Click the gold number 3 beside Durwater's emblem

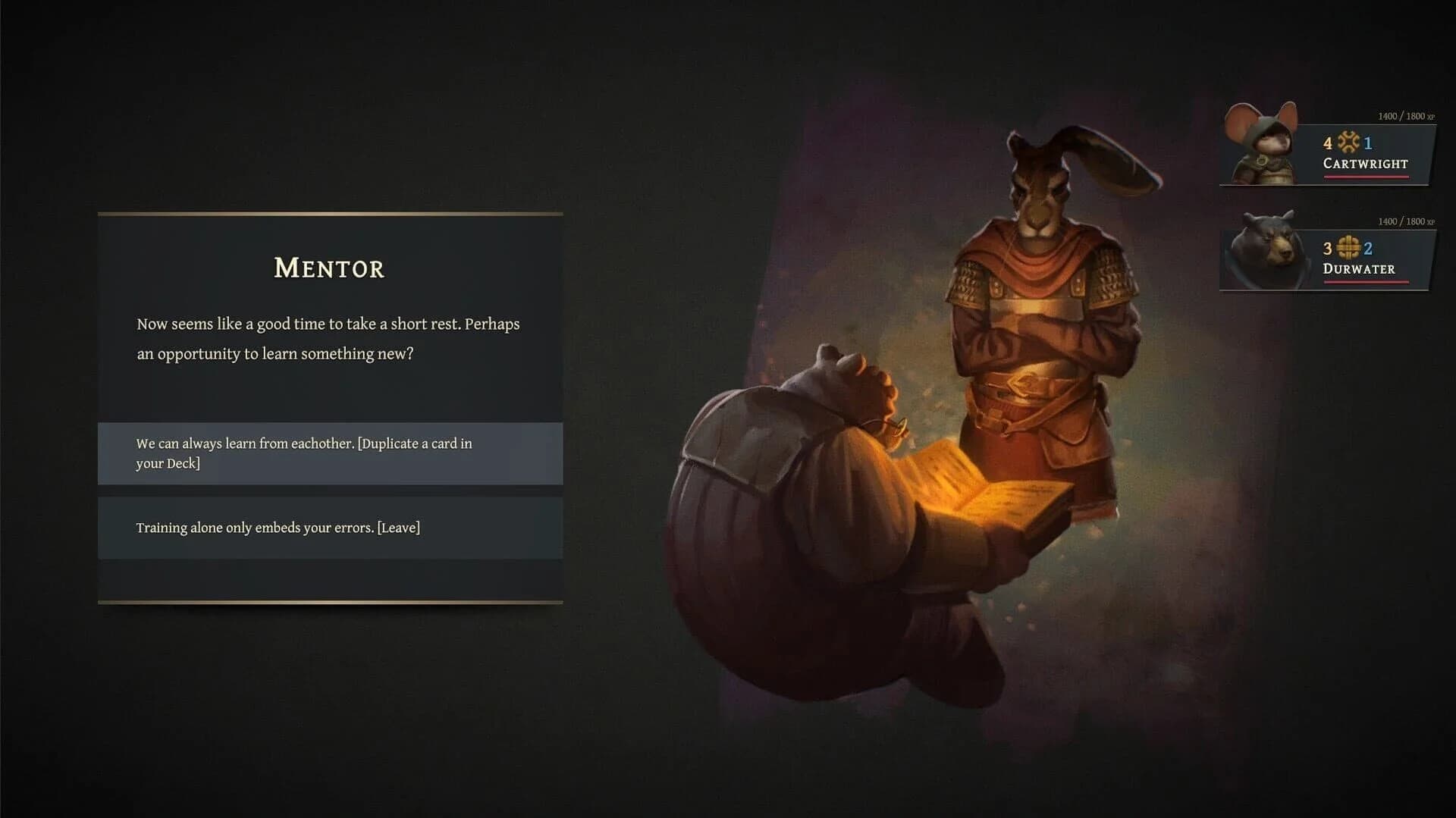click(1329, 249)
